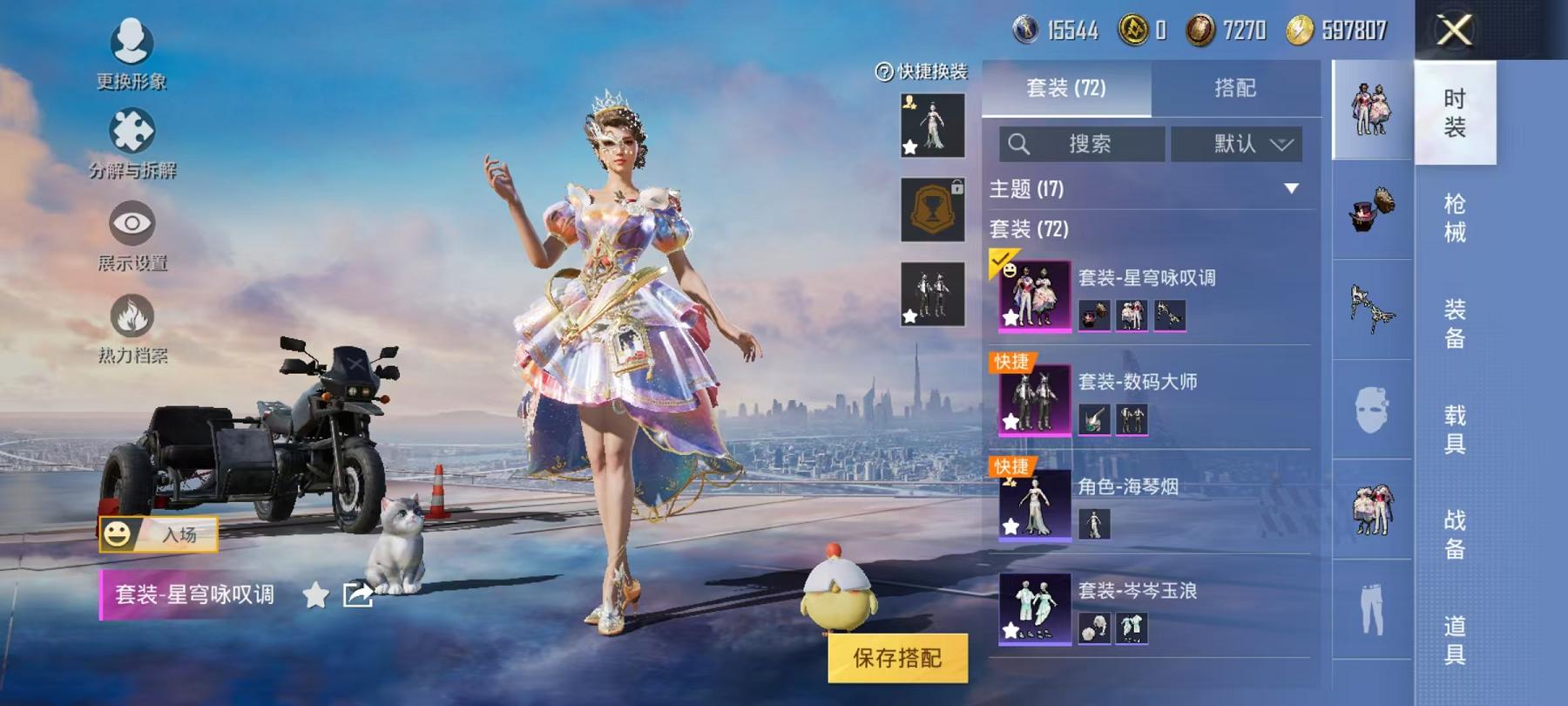This screenshot has width=1568, height=706.
Task: Open the 载具 vehicles category
Action: (x=1455, y=429)
